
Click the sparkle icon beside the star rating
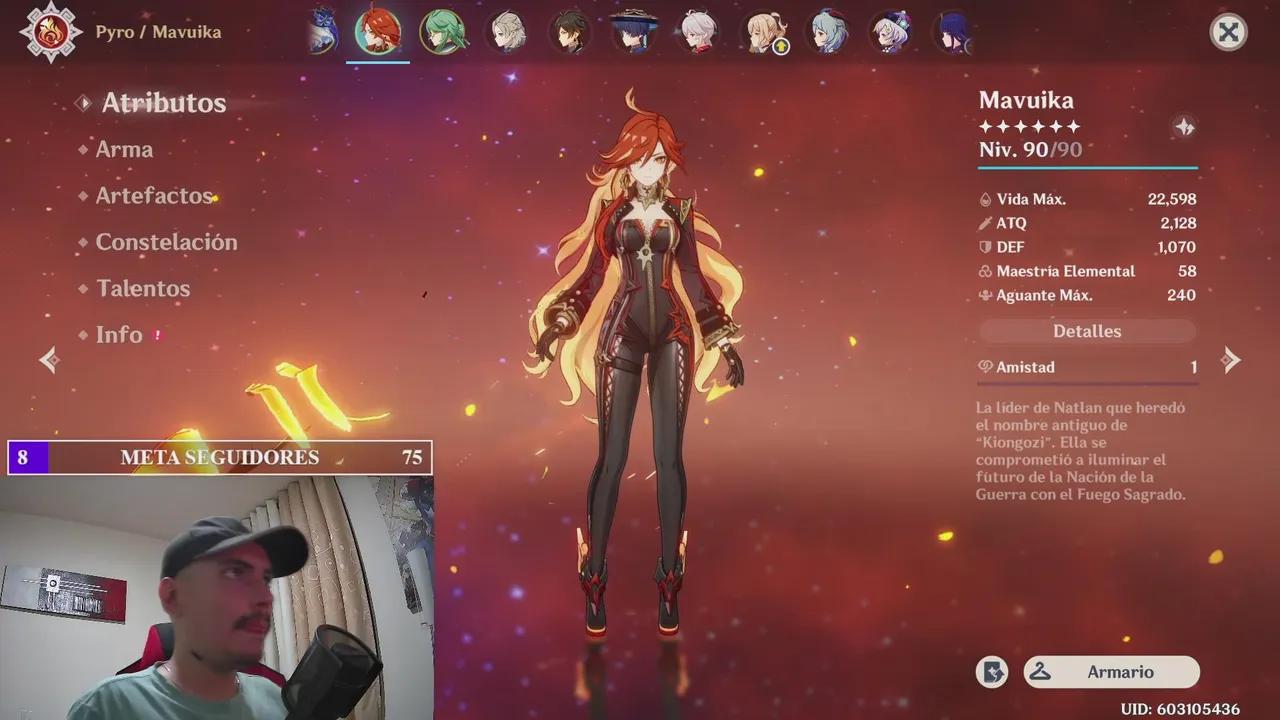click(1184, 127)
